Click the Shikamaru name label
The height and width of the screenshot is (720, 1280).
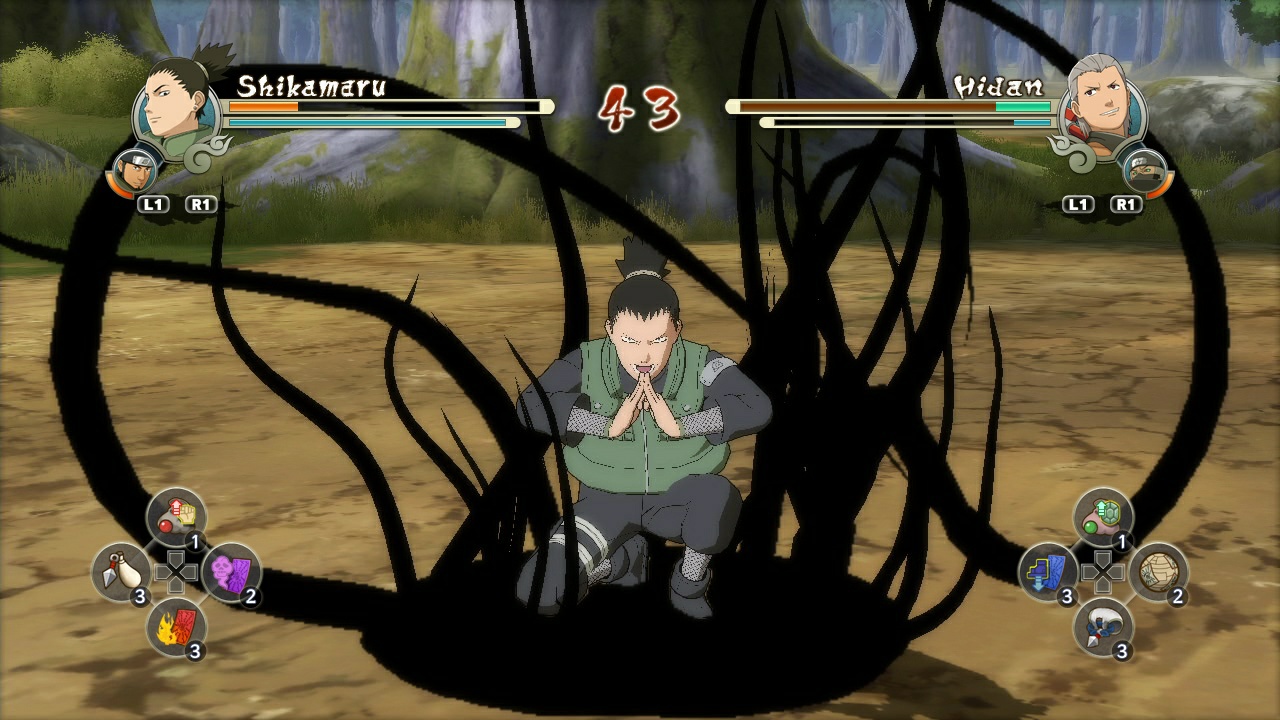pos(310,87)
